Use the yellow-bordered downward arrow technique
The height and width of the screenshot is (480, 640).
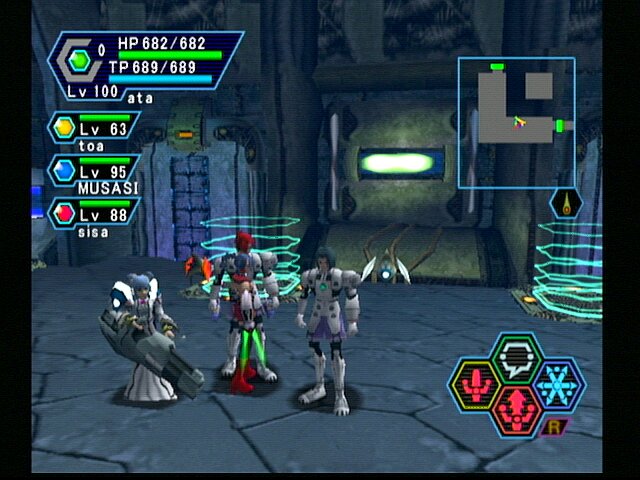coord(477,384)
